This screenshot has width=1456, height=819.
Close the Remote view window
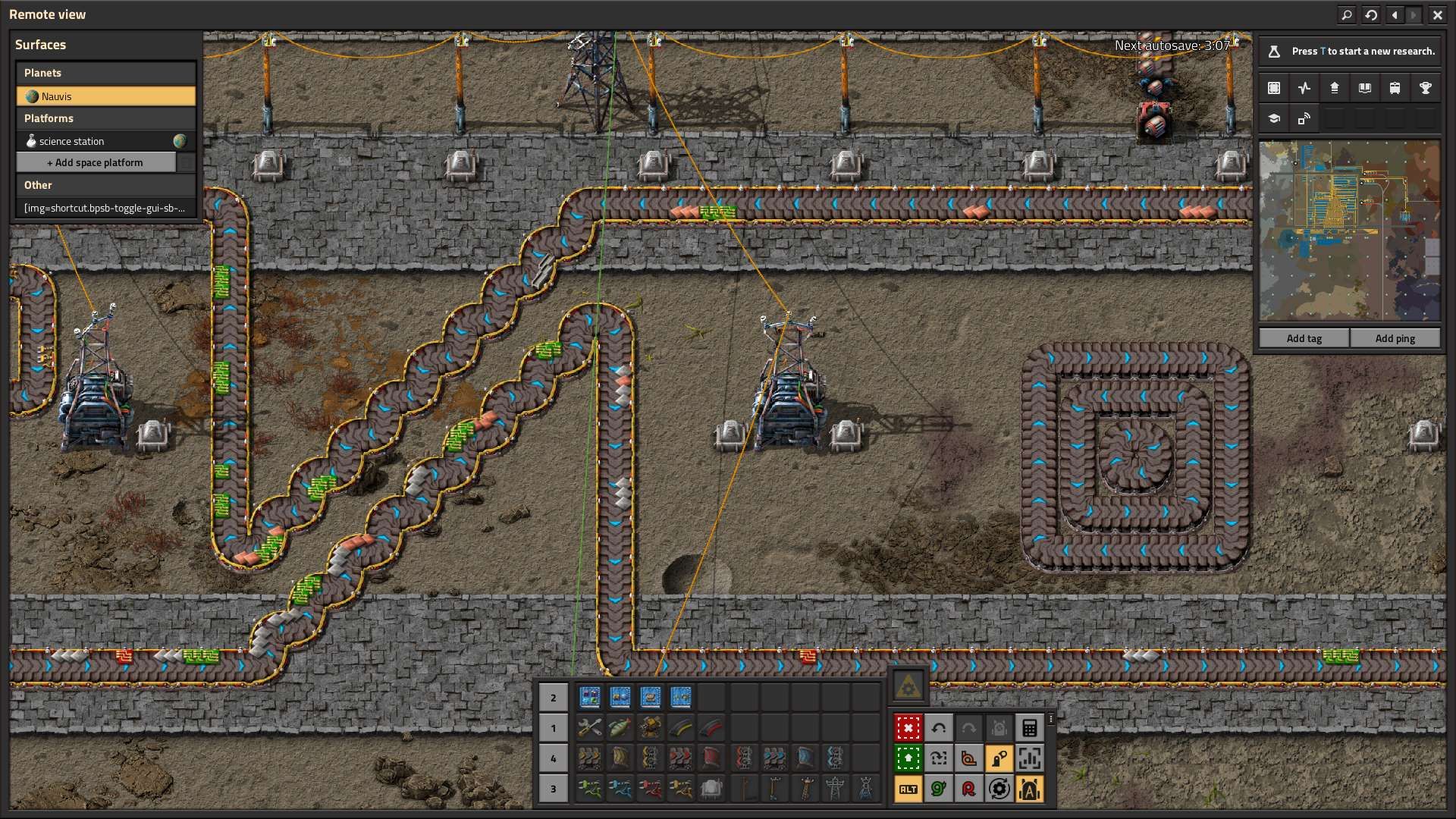tap(1437, 14)
